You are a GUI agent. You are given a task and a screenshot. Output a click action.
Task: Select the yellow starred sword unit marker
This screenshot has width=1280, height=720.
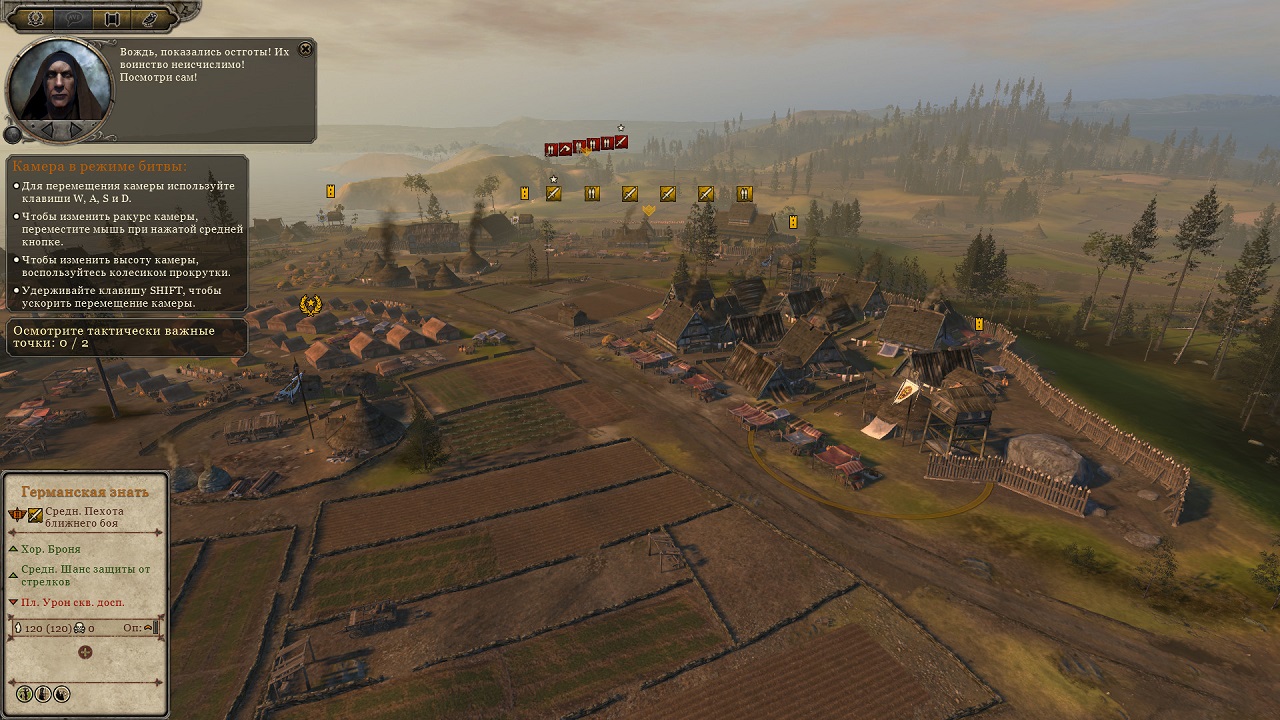[x=553, y=193]
